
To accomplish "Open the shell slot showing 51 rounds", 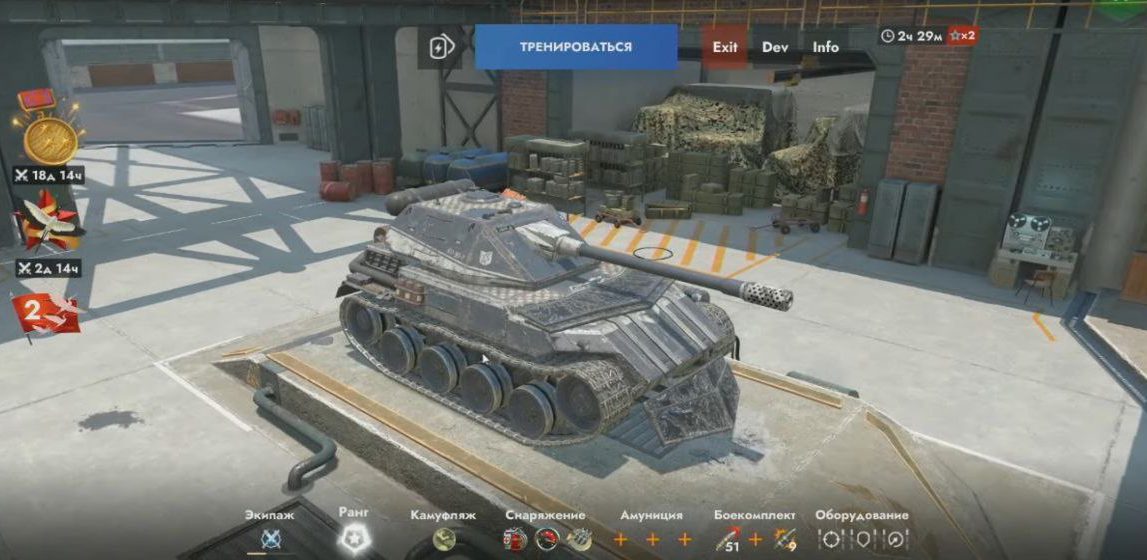I will (730, 540).
